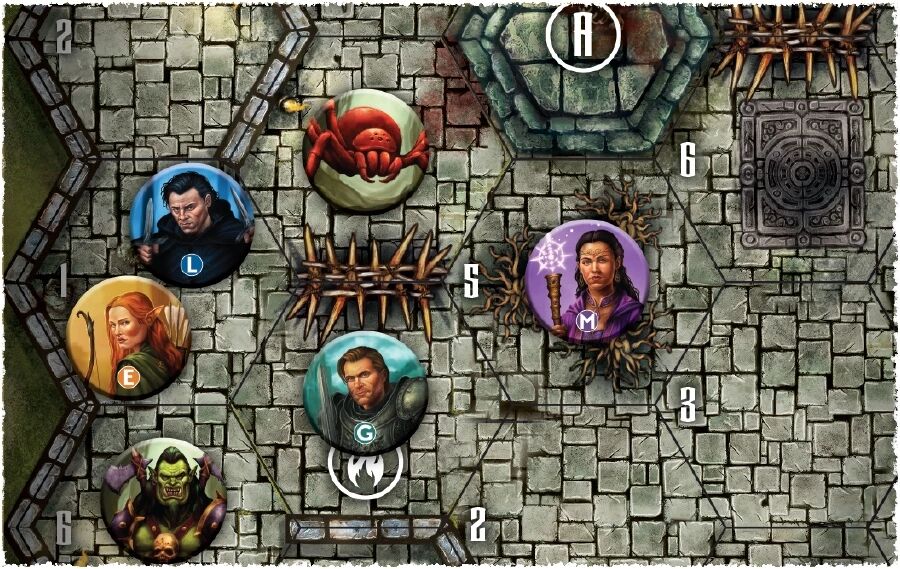Target the green orc enemy token
The image size is (900, 569).
[163, 499]
